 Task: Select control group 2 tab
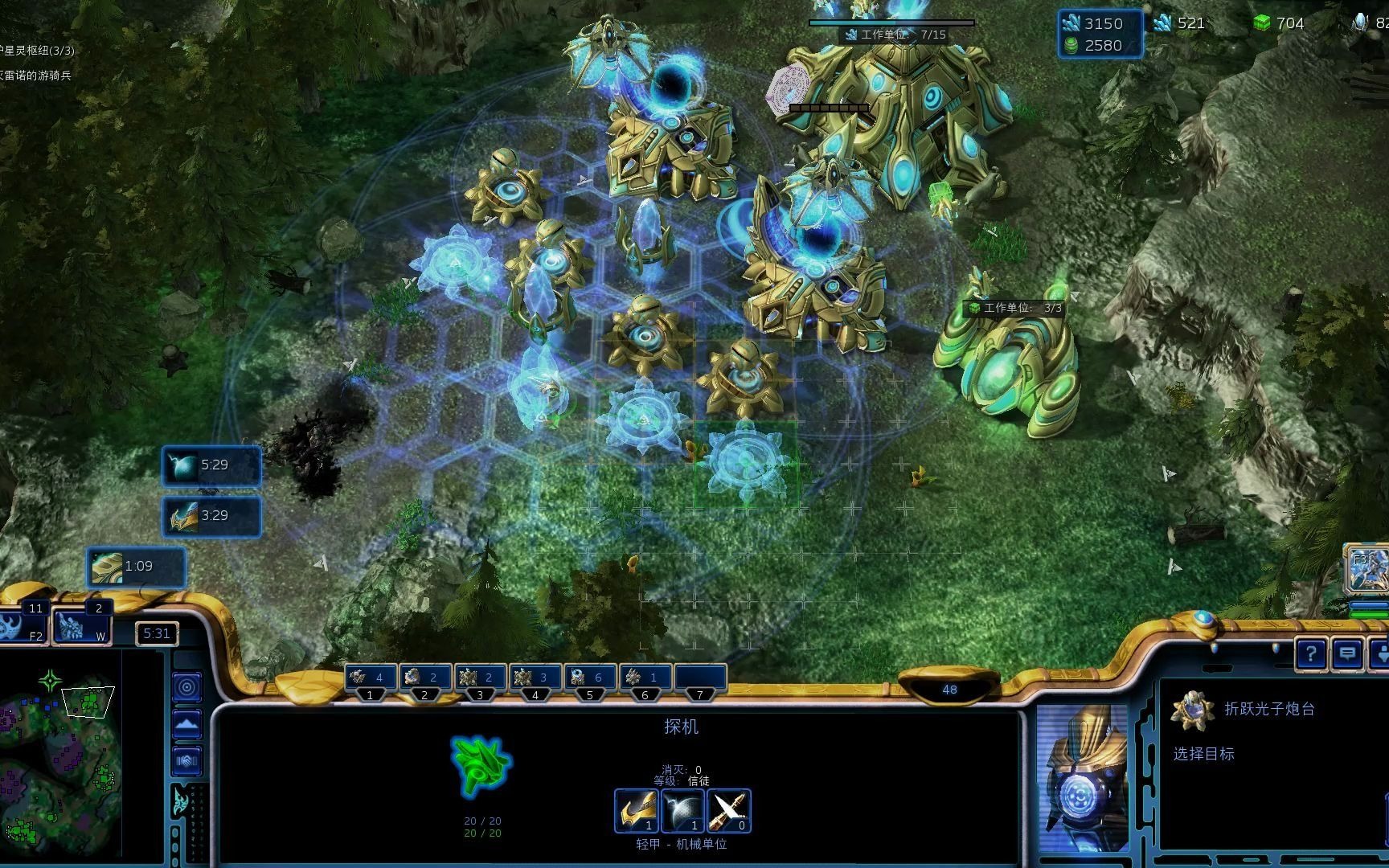(x=425, y=679)
